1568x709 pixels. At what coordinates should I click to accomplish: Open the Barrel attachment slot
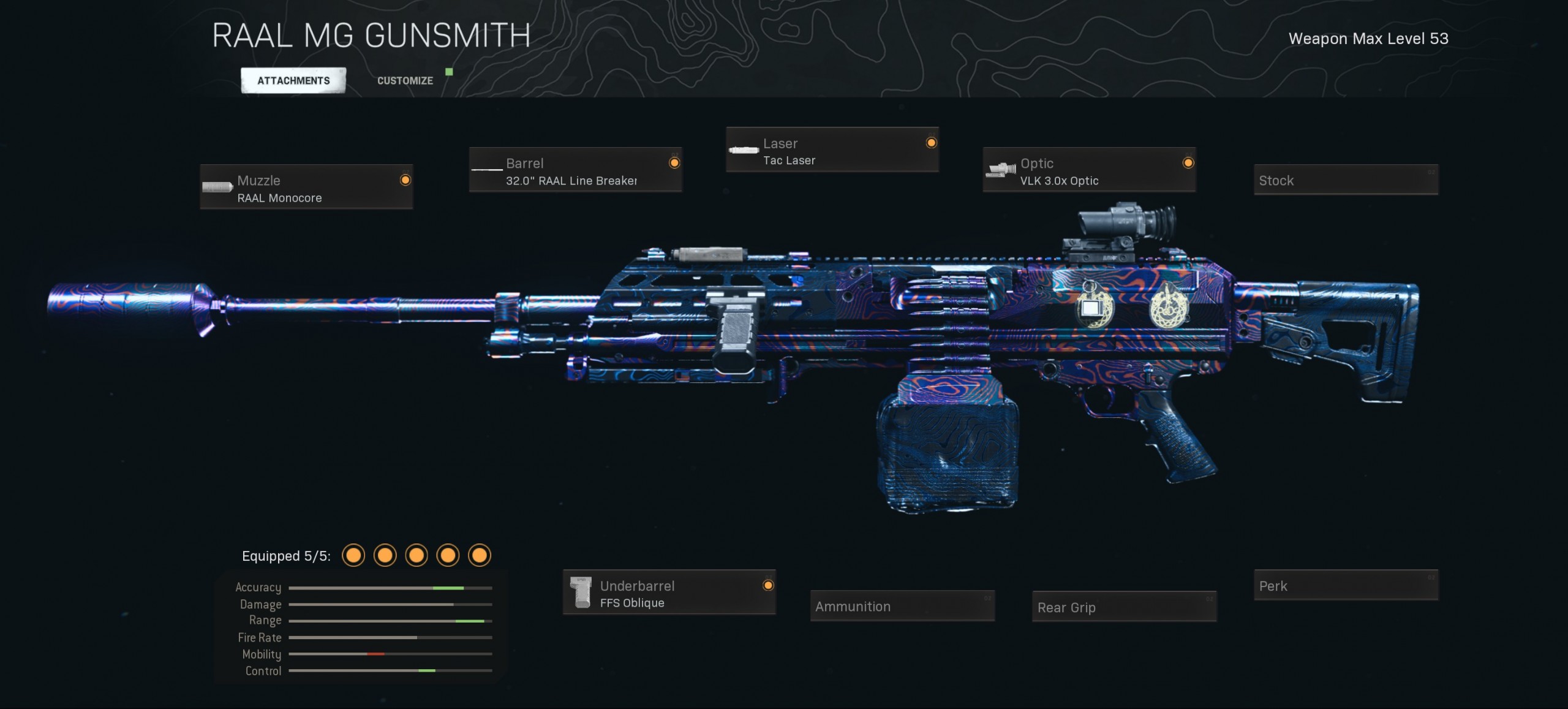tap(575, 170)
